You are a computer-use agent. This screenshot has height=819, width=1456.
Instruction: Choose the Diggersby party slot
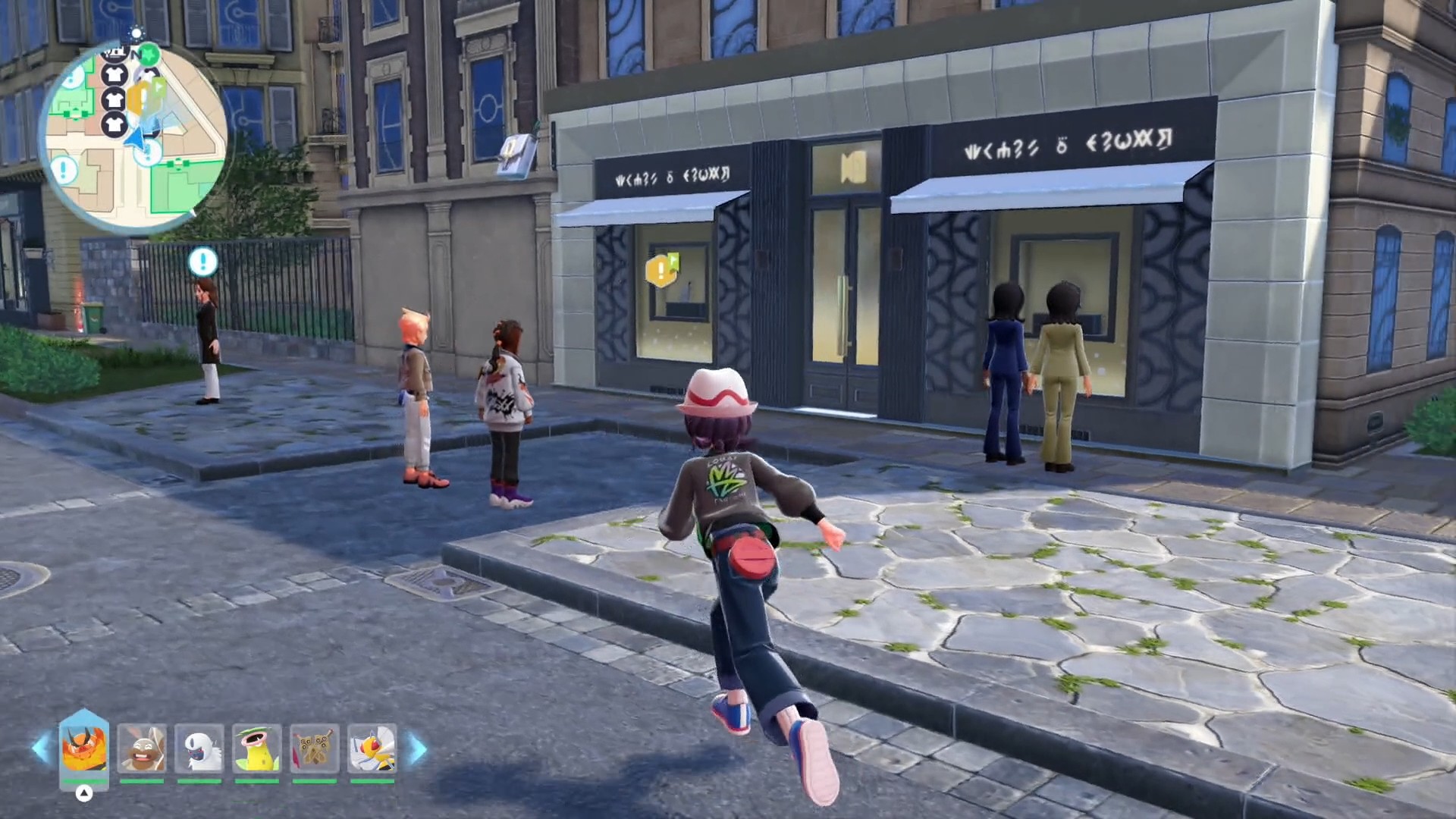142,748
